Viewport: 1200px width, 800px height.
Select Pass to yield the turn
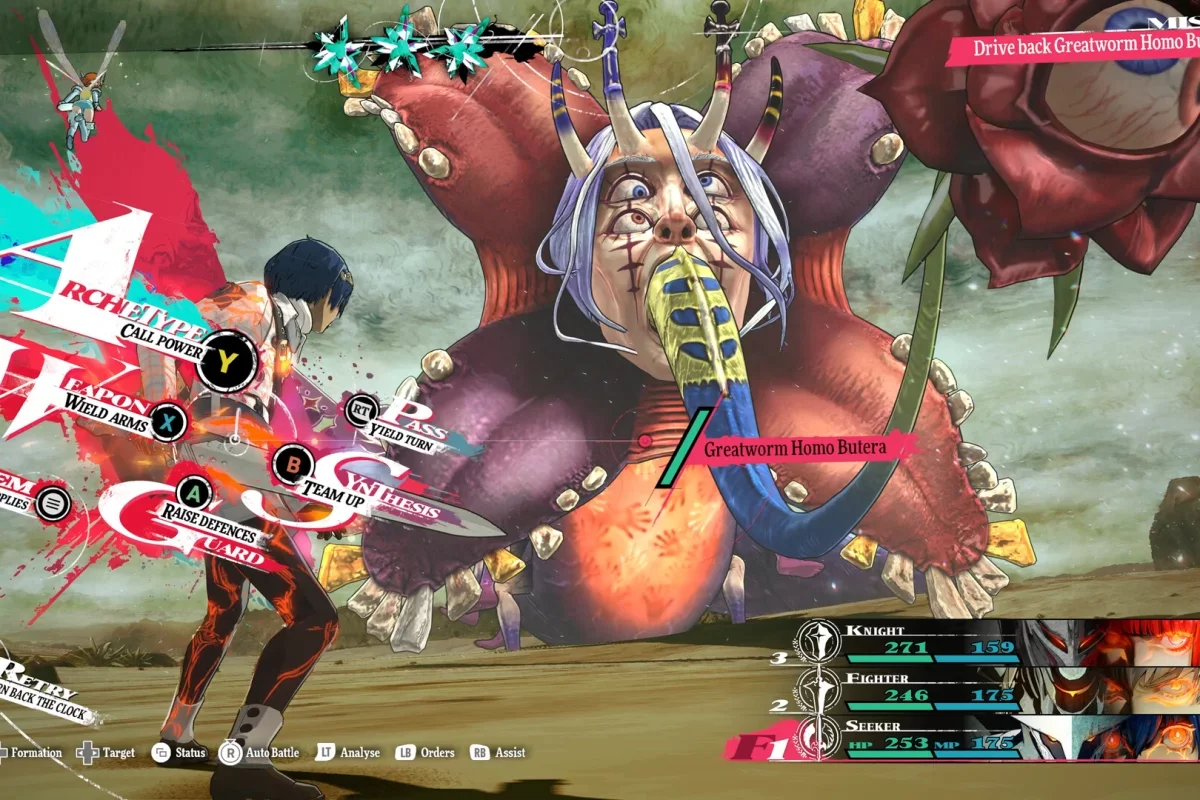pyautogui.click(x=362, y=408)
